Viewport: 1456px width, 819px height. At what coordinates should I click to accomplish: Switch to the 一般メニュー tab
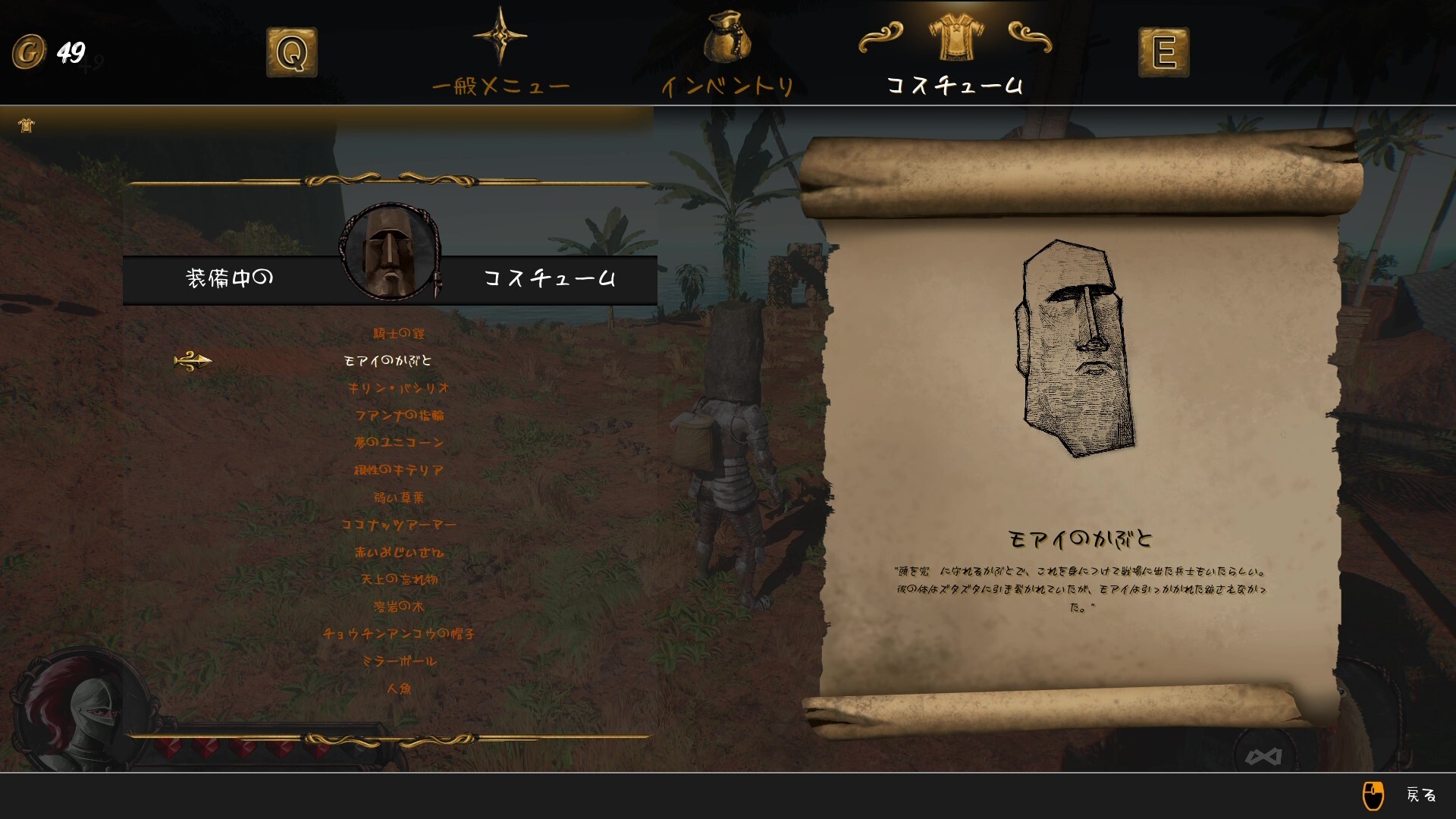(x=501, y=86)
